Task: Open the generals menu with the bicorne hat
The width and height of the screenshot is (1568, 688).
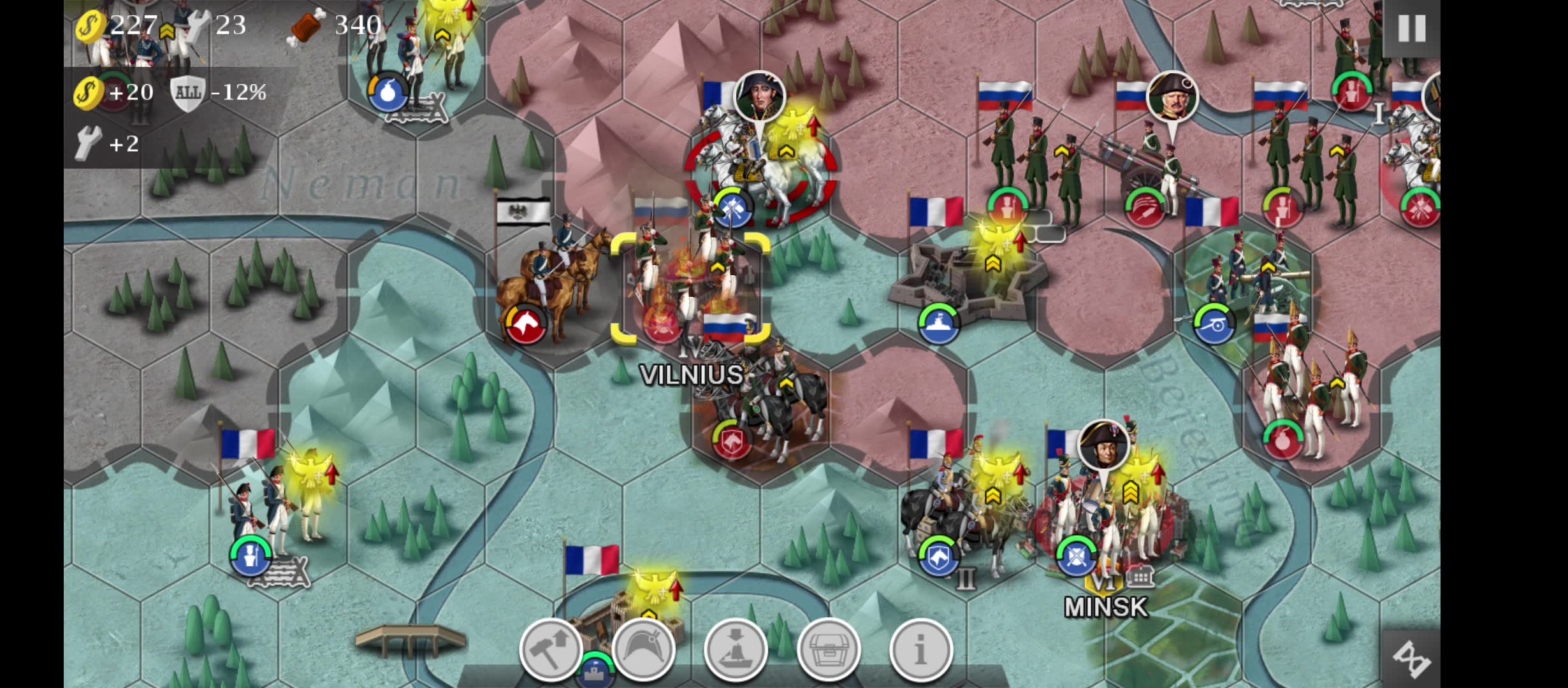Action: pyautogui.click(x=643, y=650)
